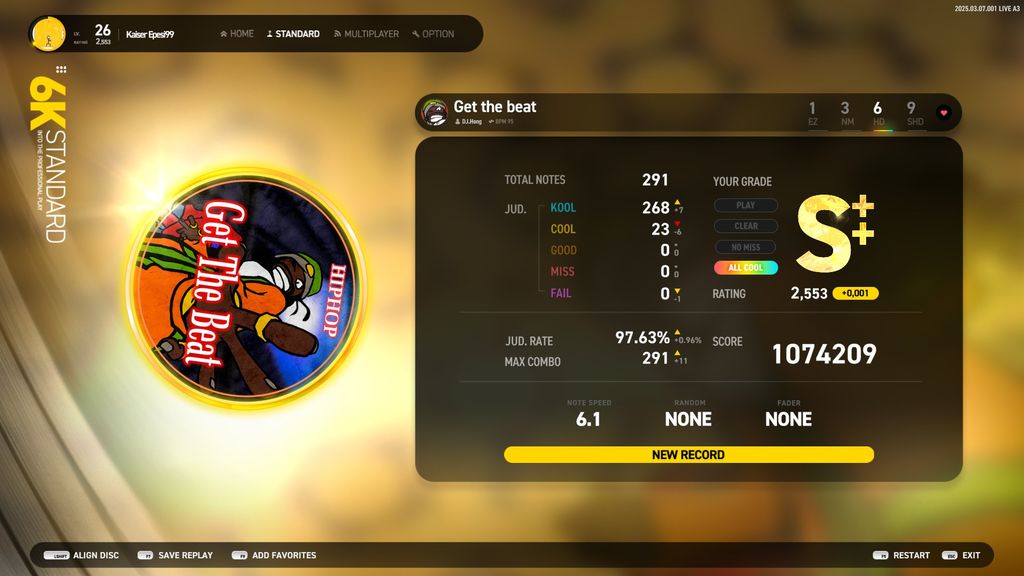Switch to SHD difficulty level 9
The image size is (1024, 576).
click(x=912, y=113)
